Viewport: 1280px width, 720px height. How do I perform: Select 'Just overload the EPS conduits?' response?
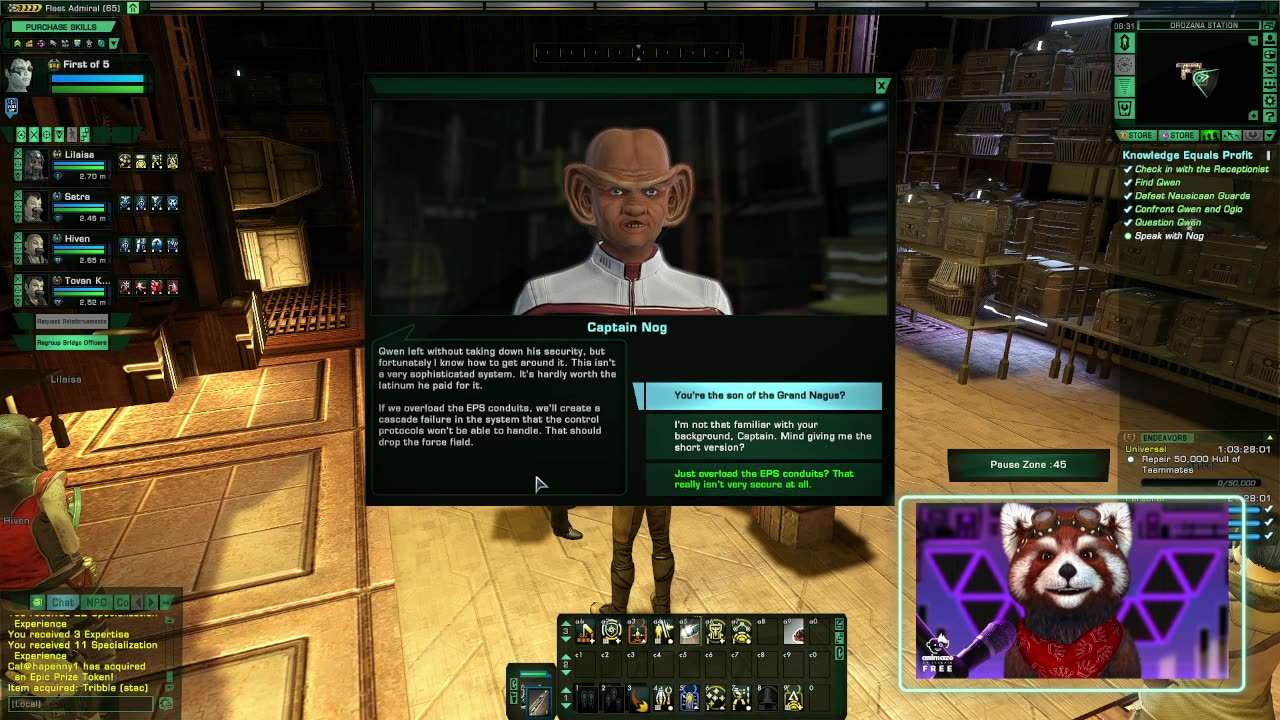(x=764, y=479)
